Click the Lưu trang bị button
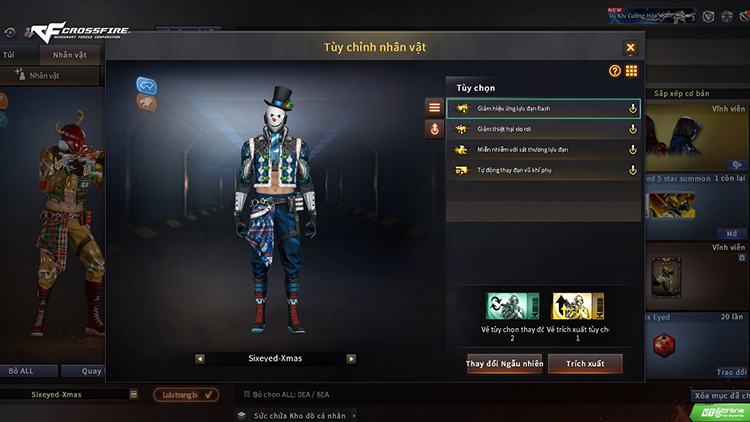 (186, 395)
